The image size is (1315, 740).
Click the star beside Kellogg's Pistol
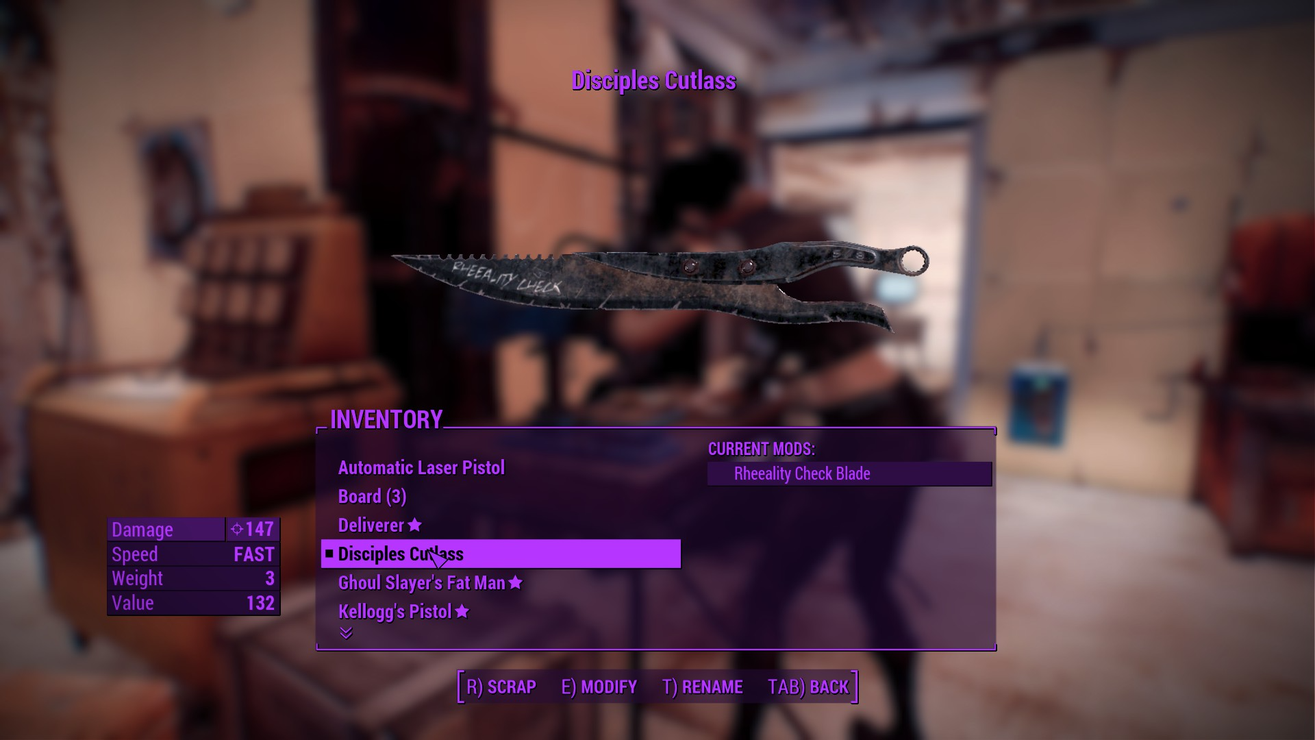point(460,610)
